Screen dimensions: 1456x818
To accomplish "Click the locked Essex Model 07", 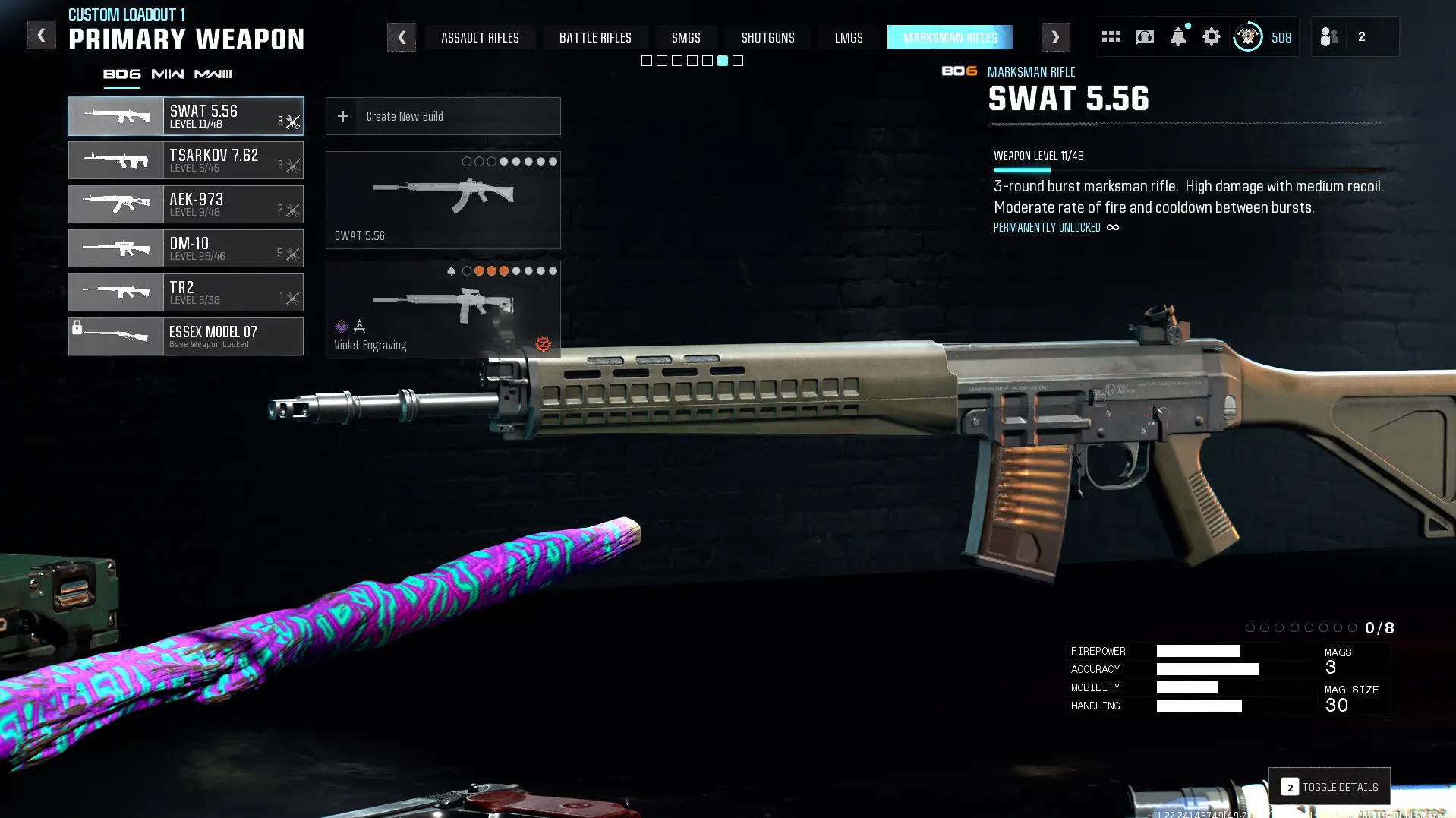I will coord(186,336).
